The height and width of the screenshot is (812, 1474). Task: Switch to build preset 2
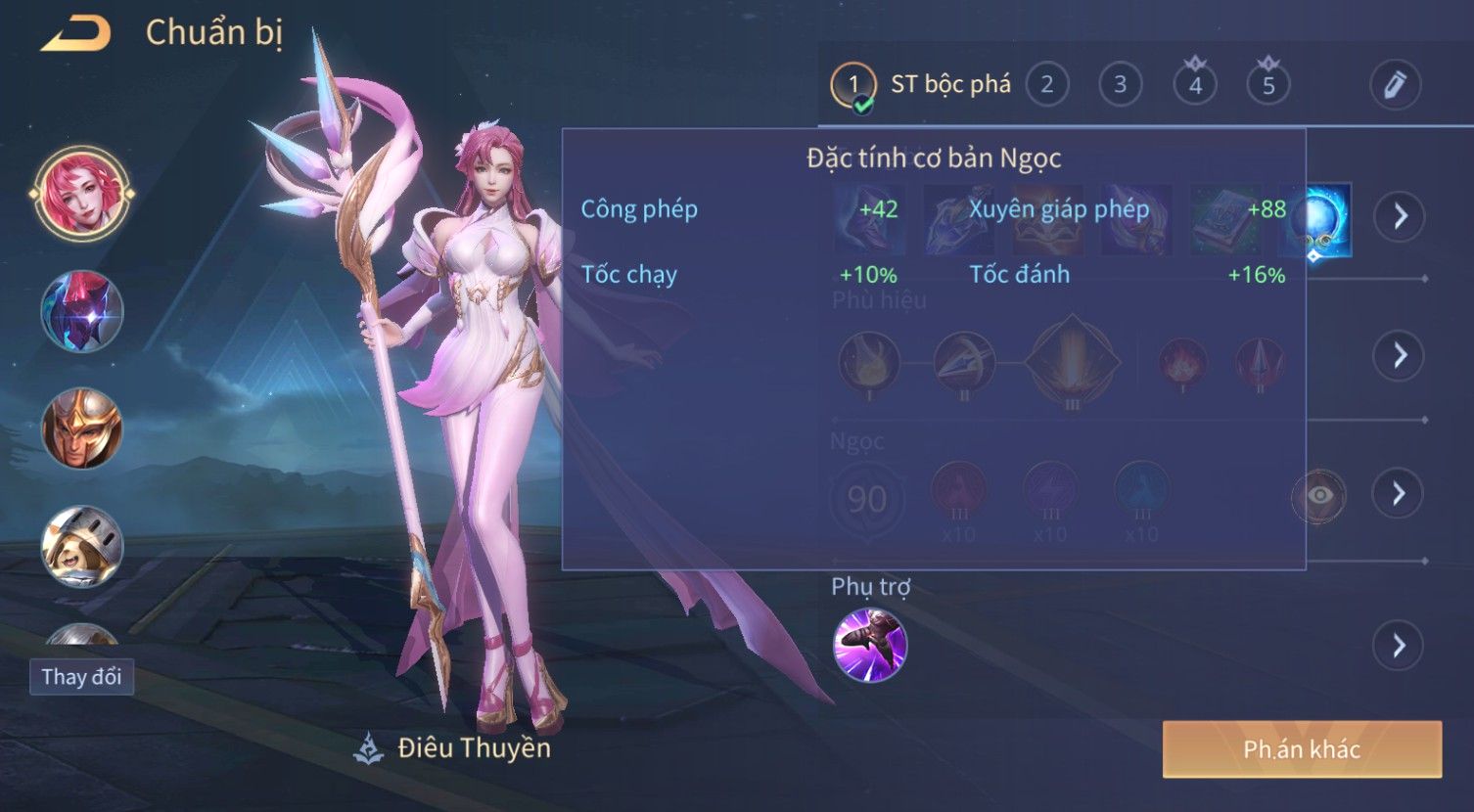click(1046, 85)
